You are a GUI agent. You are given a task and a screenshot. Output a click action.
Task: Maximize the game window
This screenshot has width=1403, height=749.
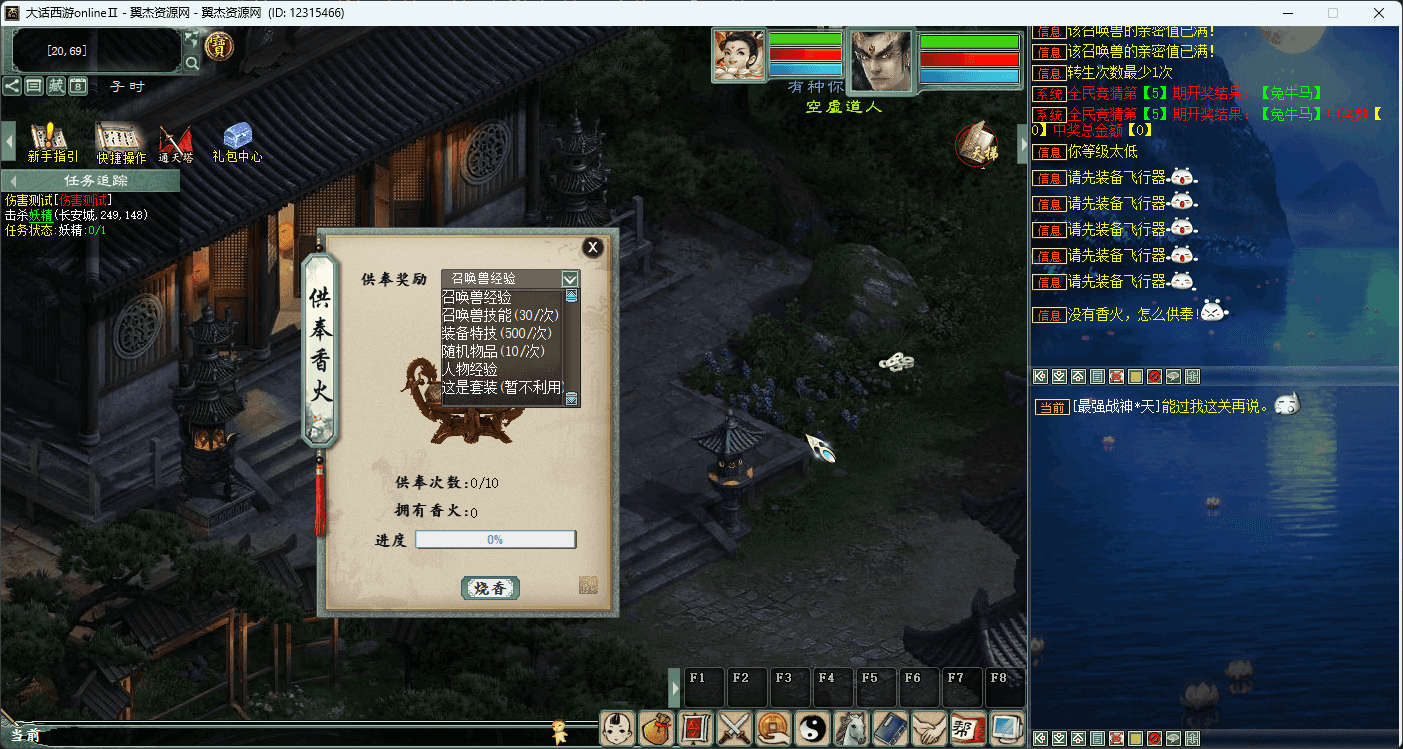pyautogui.click(x=1333, y=13)
